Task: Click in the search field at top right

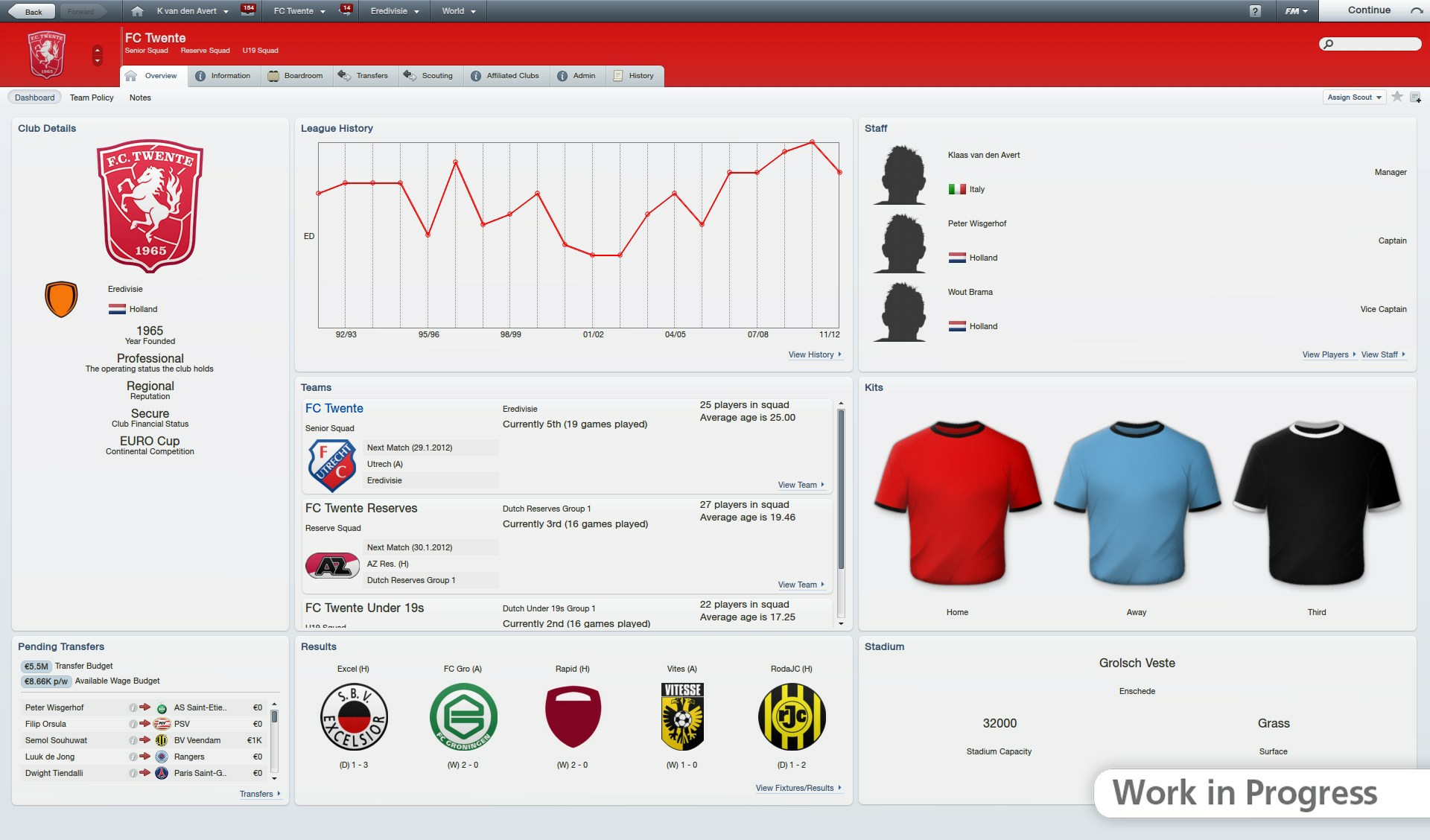Action: 1370,45
